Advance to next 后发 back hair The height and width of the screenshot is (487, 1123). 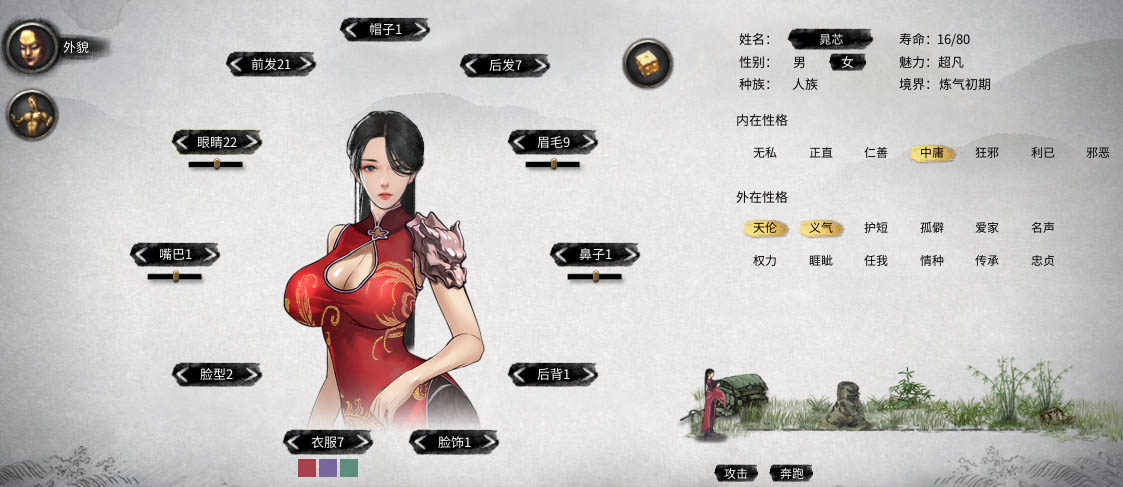pyautogui.click(x=540, y=65)
